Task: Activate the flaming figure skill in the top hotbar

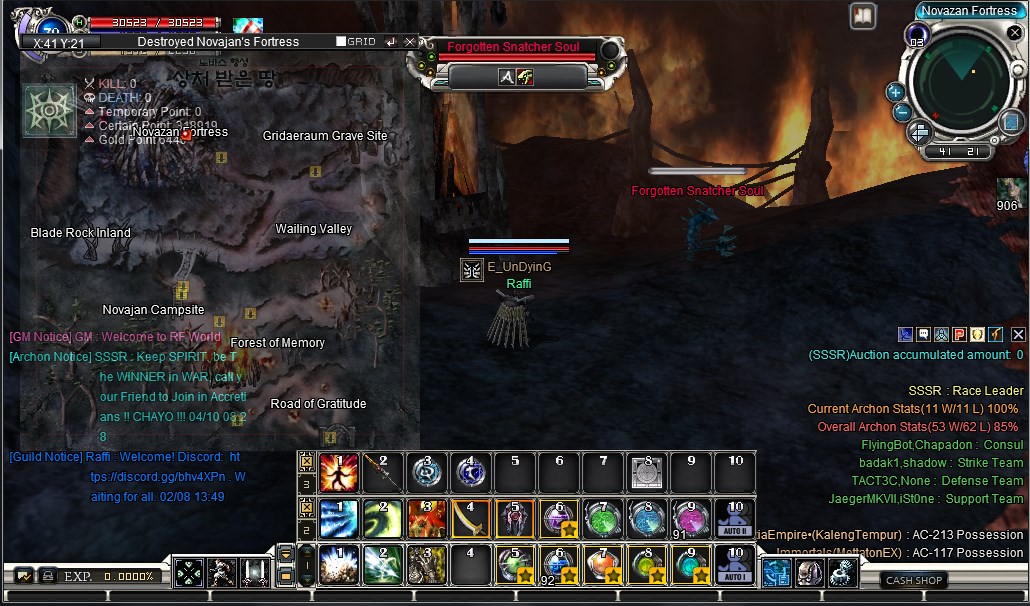Action: (339, 473)
